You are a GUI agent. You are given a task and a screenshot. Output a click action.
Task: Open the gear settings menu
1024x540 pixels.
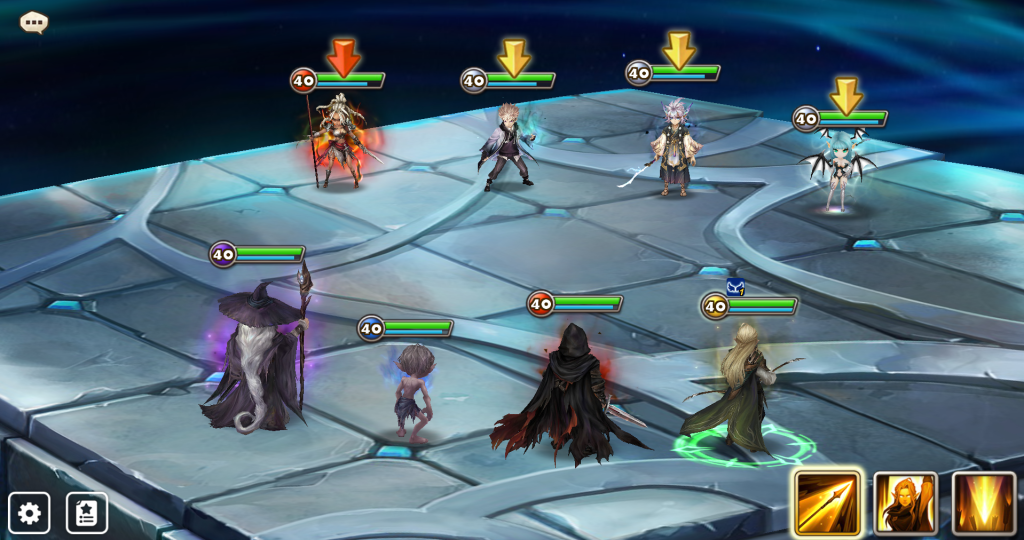29,513
